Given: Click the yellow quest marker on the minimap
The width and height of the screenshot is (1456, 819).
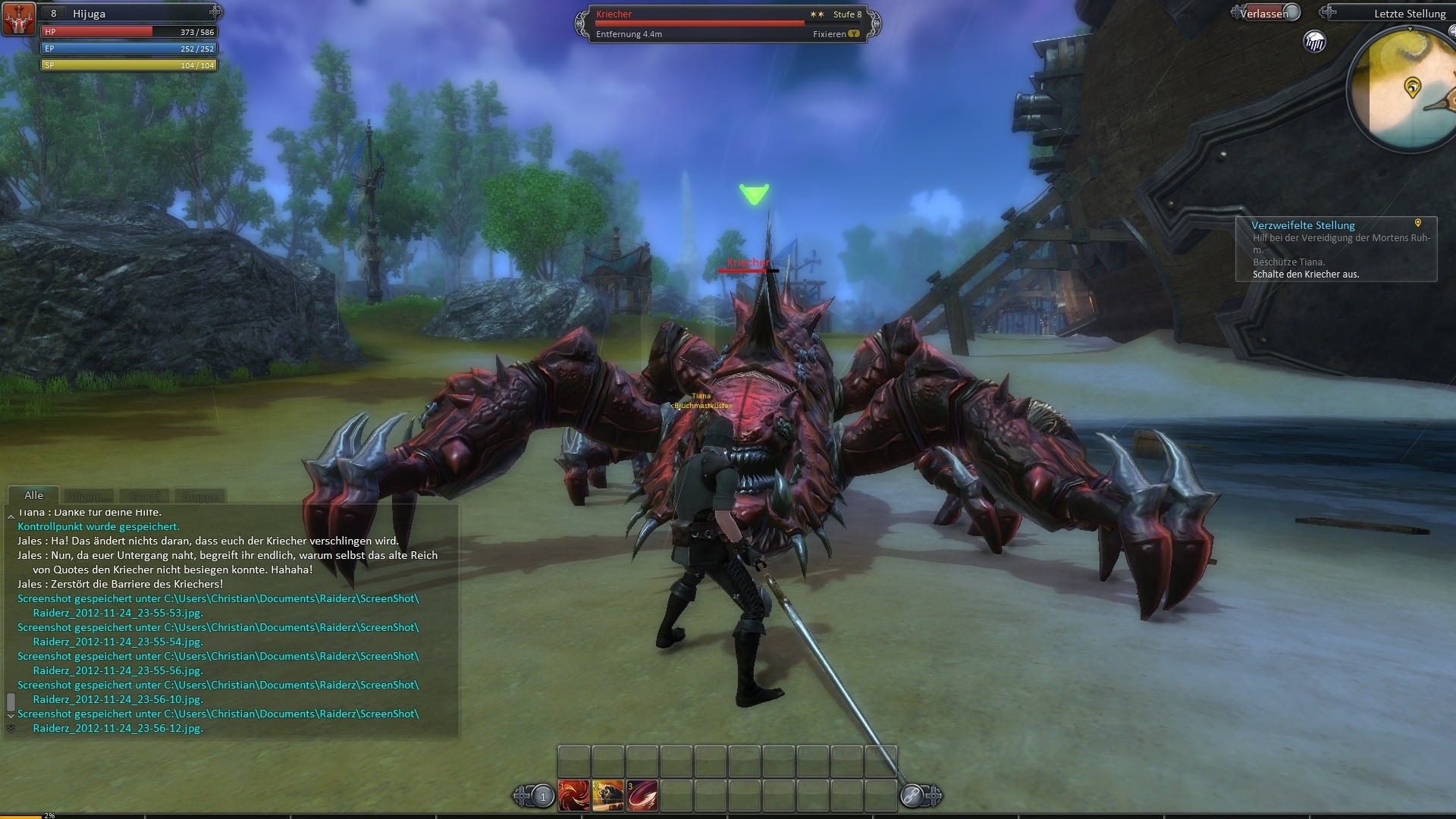Looking at the screenshot, I should (x=1411, y=87).
